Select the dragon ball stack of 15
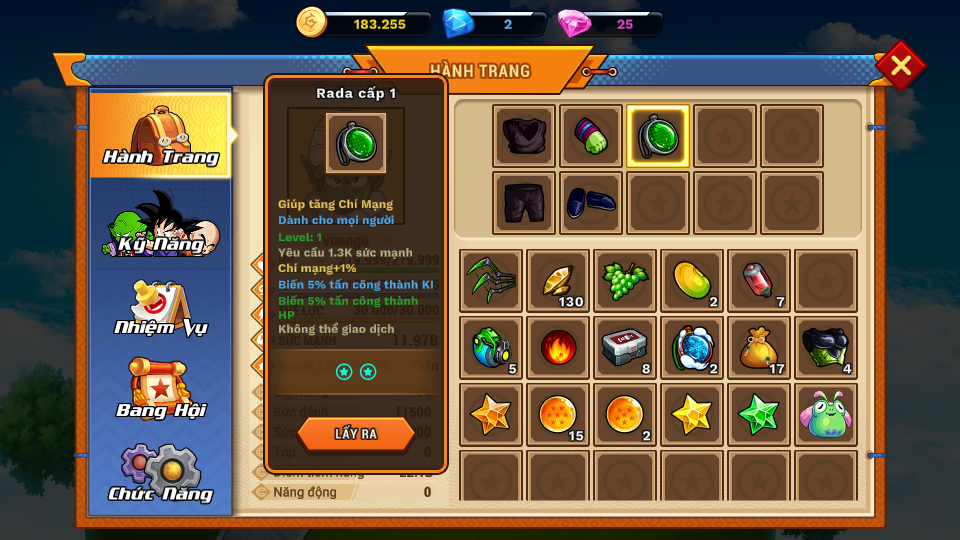This screenshot has width=960, height=540. pyautogui.click(x=558, y=415)
